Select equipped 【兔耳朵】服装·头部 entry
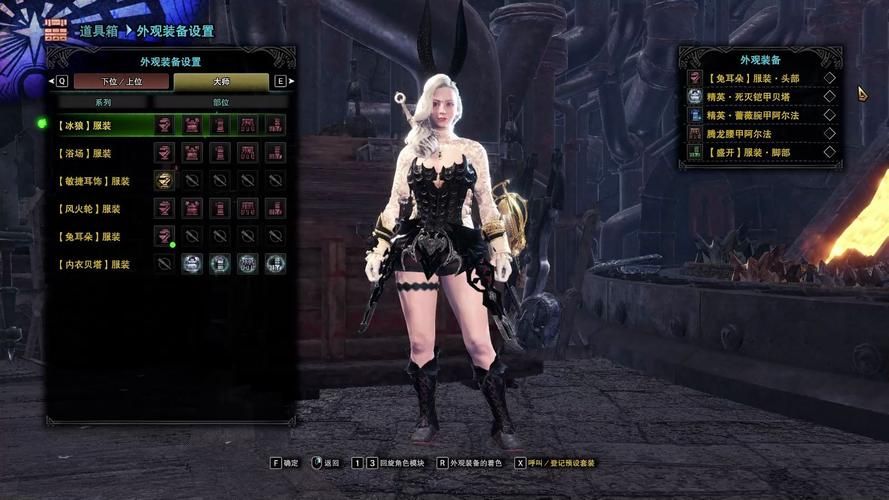 click(760, 78)
